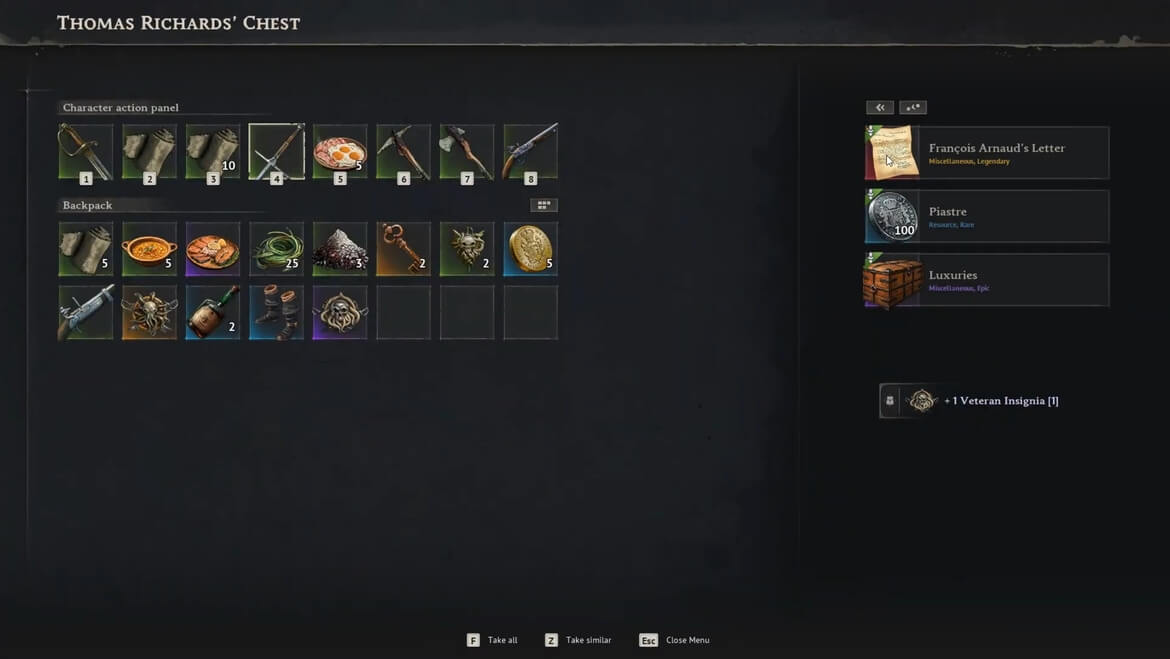Select the rum bottle in the backpack
Screen dimensions: 1170x659
(213, 312)
